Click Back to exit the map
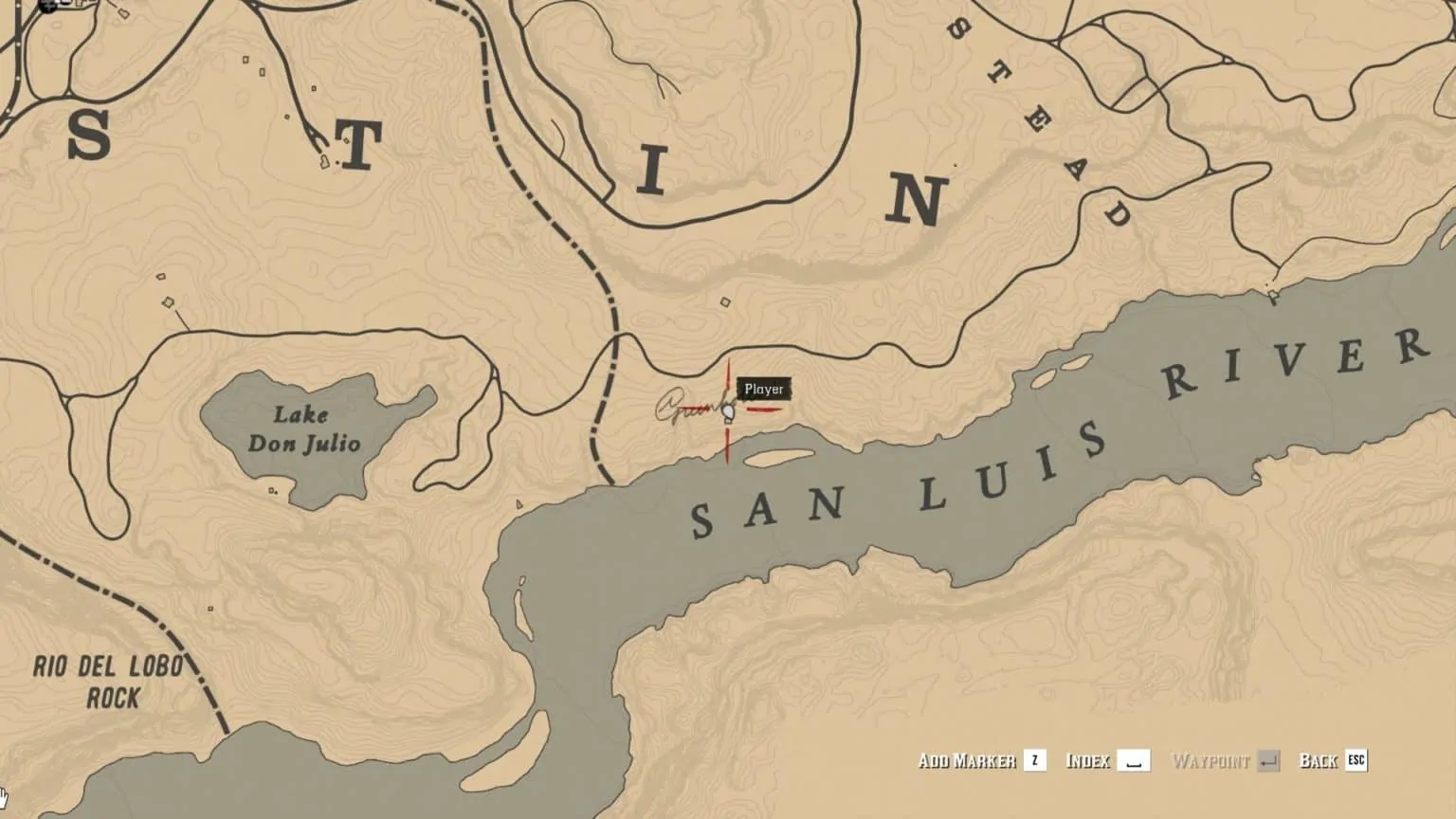 click(x=1317, y=760)
